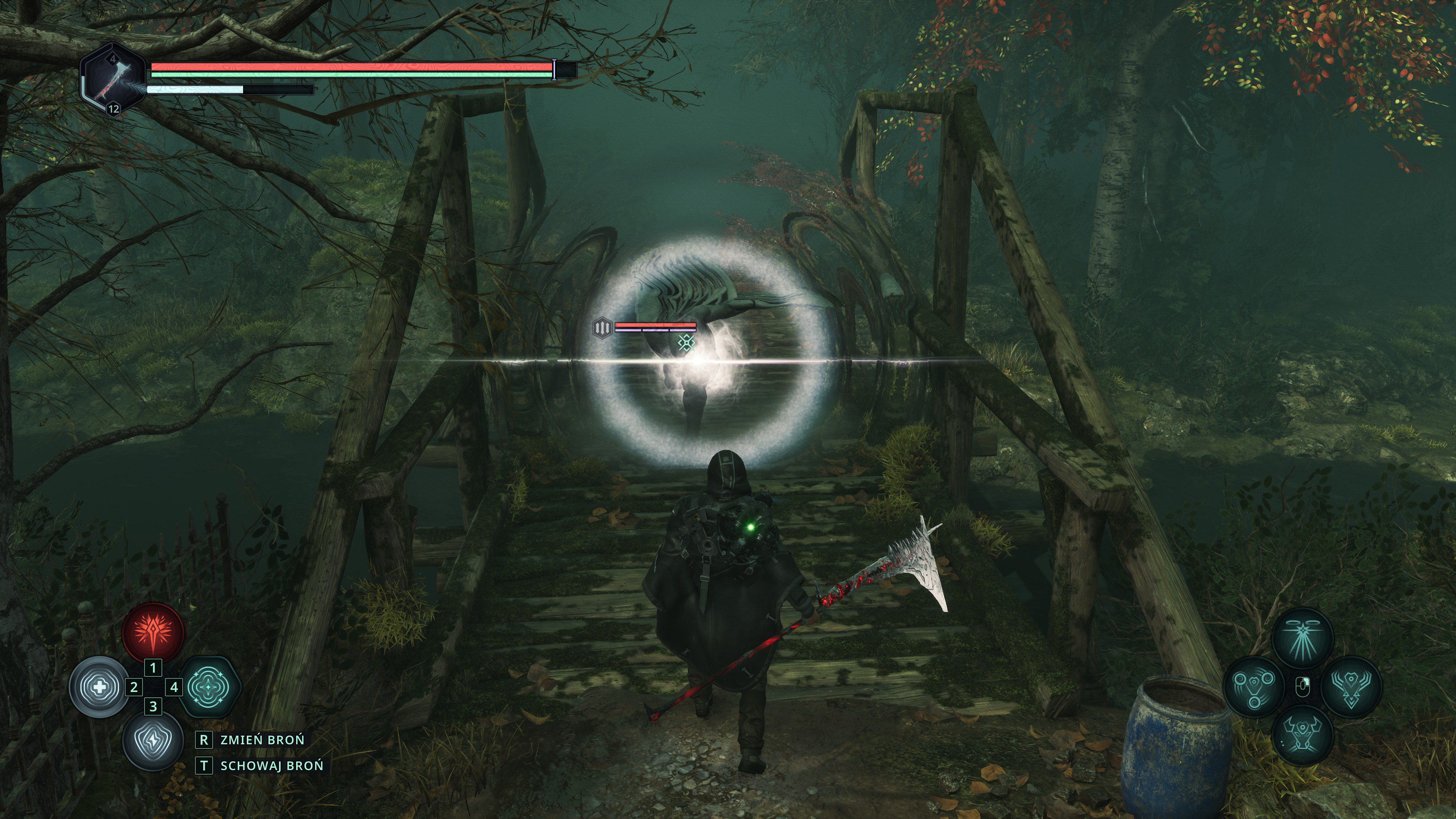Activate the red spiked burst ability
This screenshot has height=819, width=1456.
153,632
